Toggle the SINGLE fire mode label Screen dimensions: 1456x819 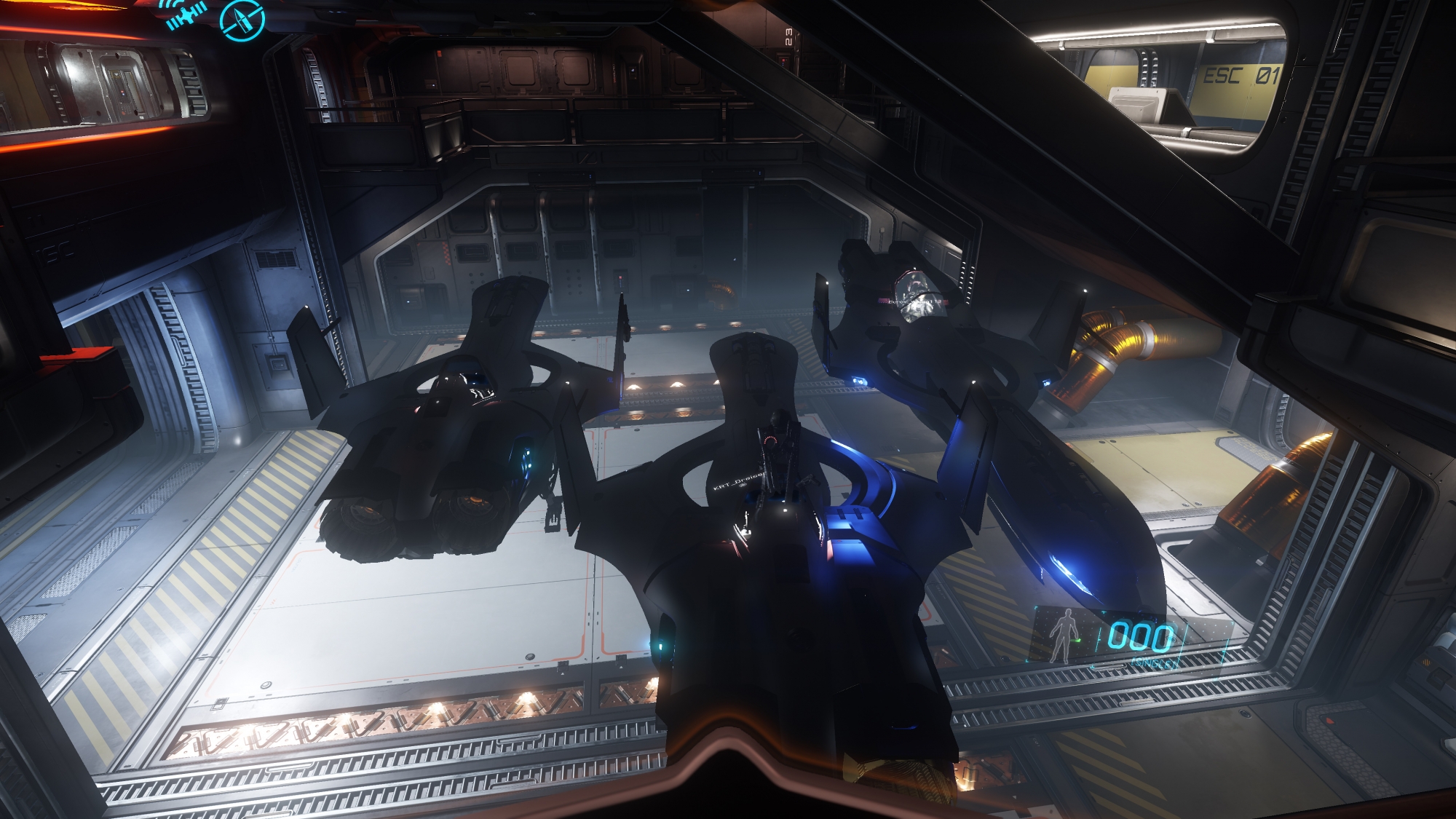click(1152, 662)
